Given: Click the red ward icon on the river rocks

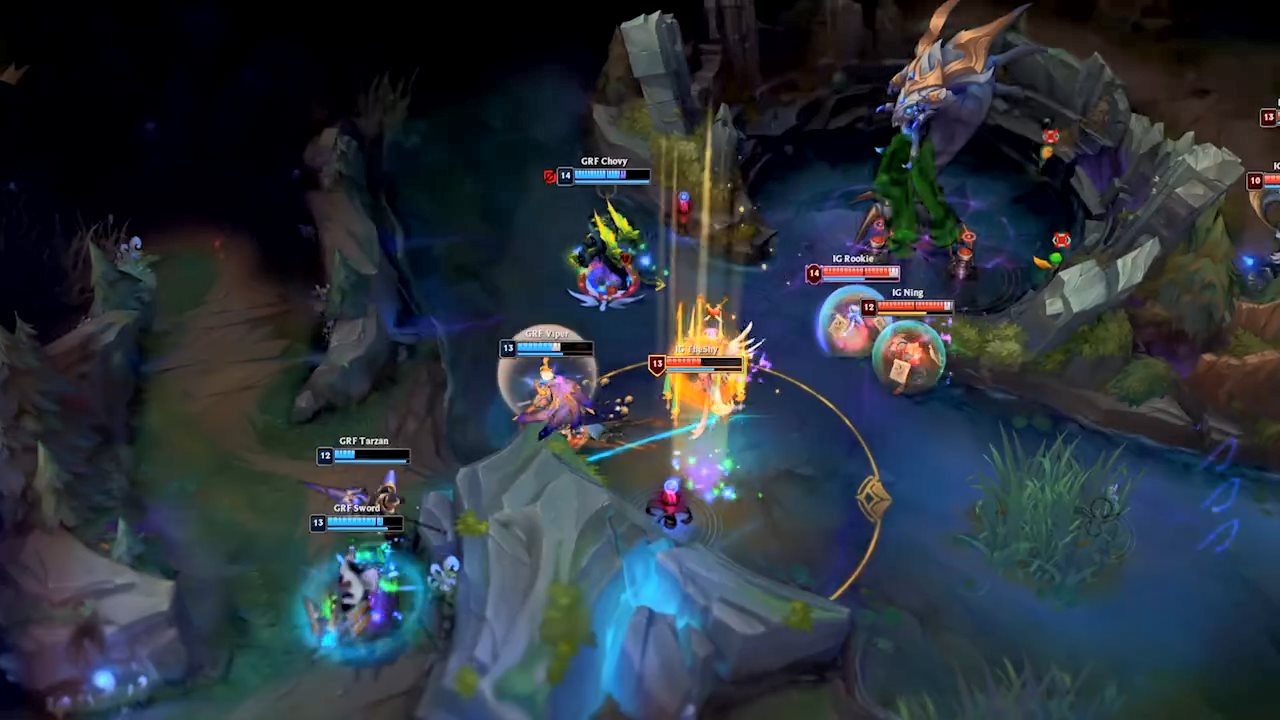Looking at the screenshot, I should pyautogui.click(x=1059, y=240).
